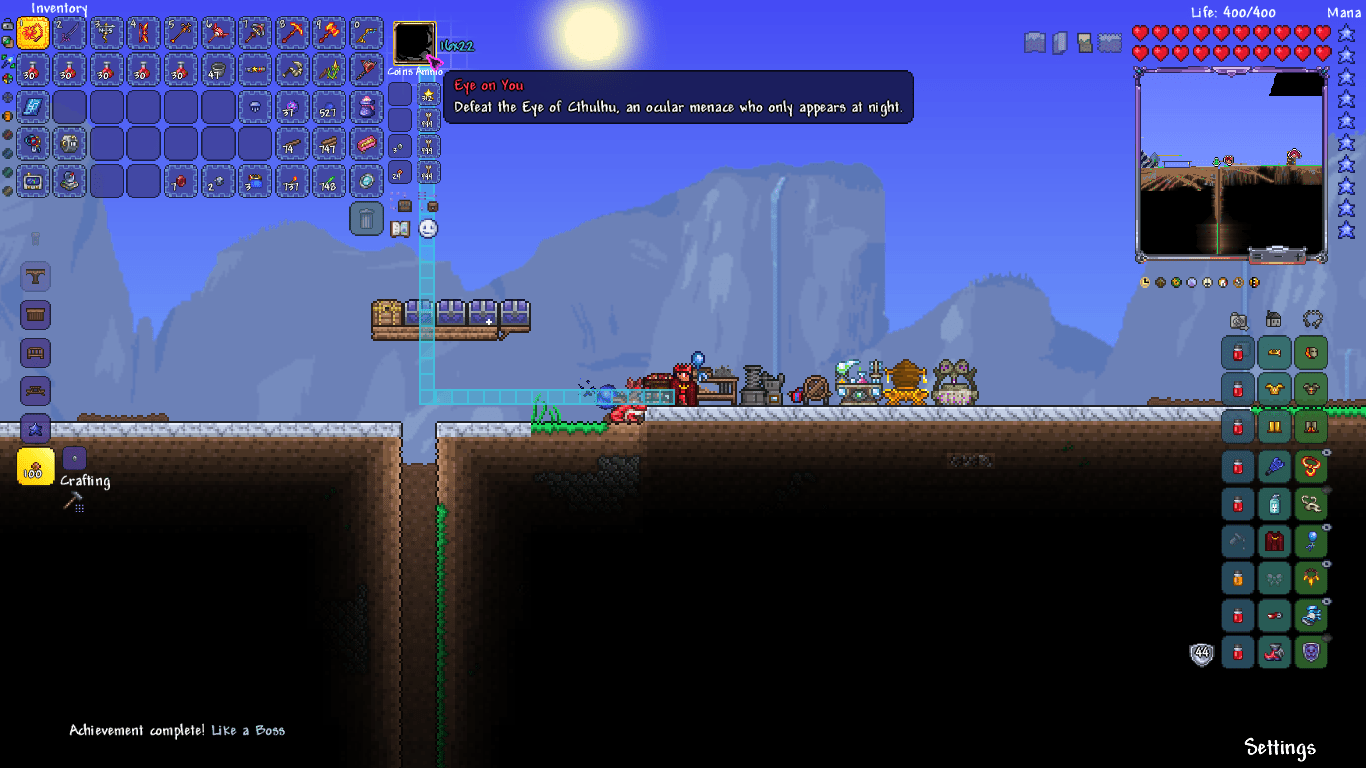Image resolution: width=1366 pixels, height=768 pixels.
Task: Open the emote menu via the smiley icon
Action: click(427, 229)
